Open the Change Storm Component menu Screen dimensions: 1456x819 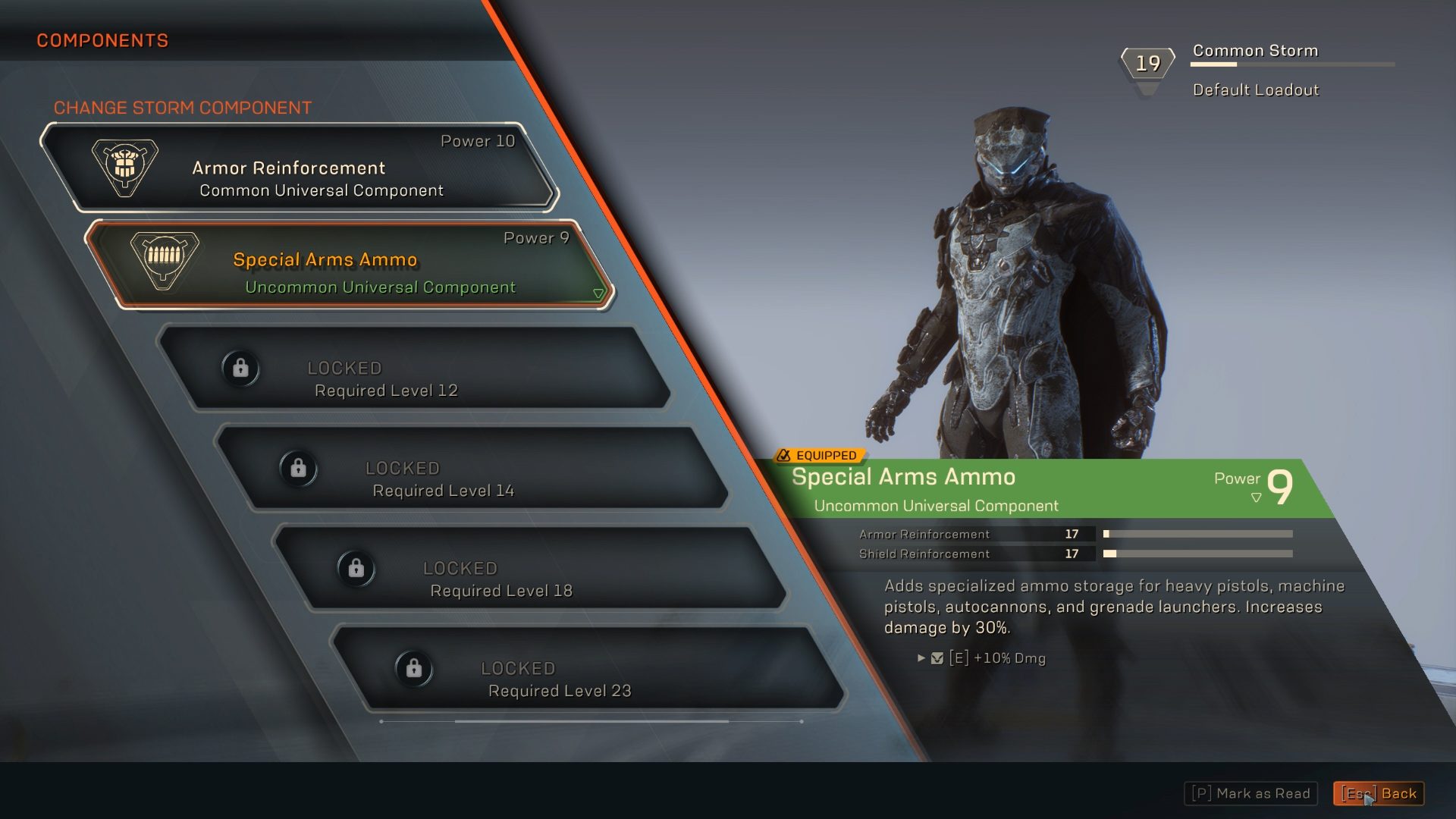(x=182, y=107)
